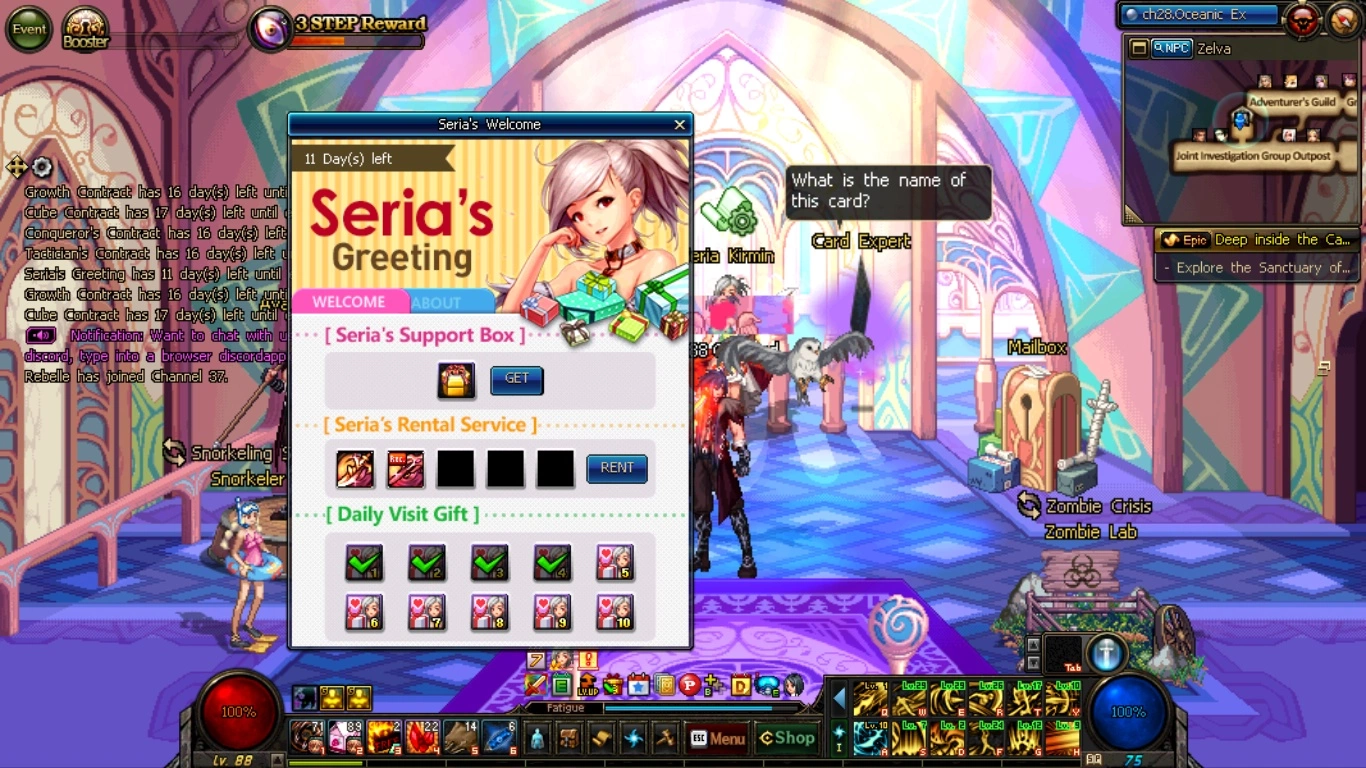Image resolution: width=1366 pixels, height=768 pixels.
Task: Click the channel selector ch28.Oceanic Ex
Action: (1200, 15)
